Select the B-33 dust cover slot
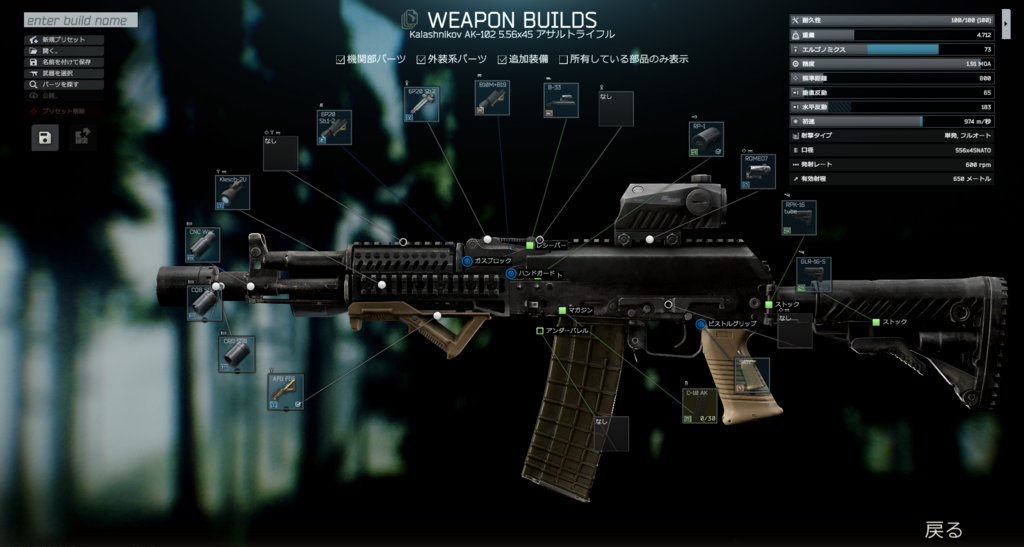This screenshot has width=1024, height=547. coord(560,101)
